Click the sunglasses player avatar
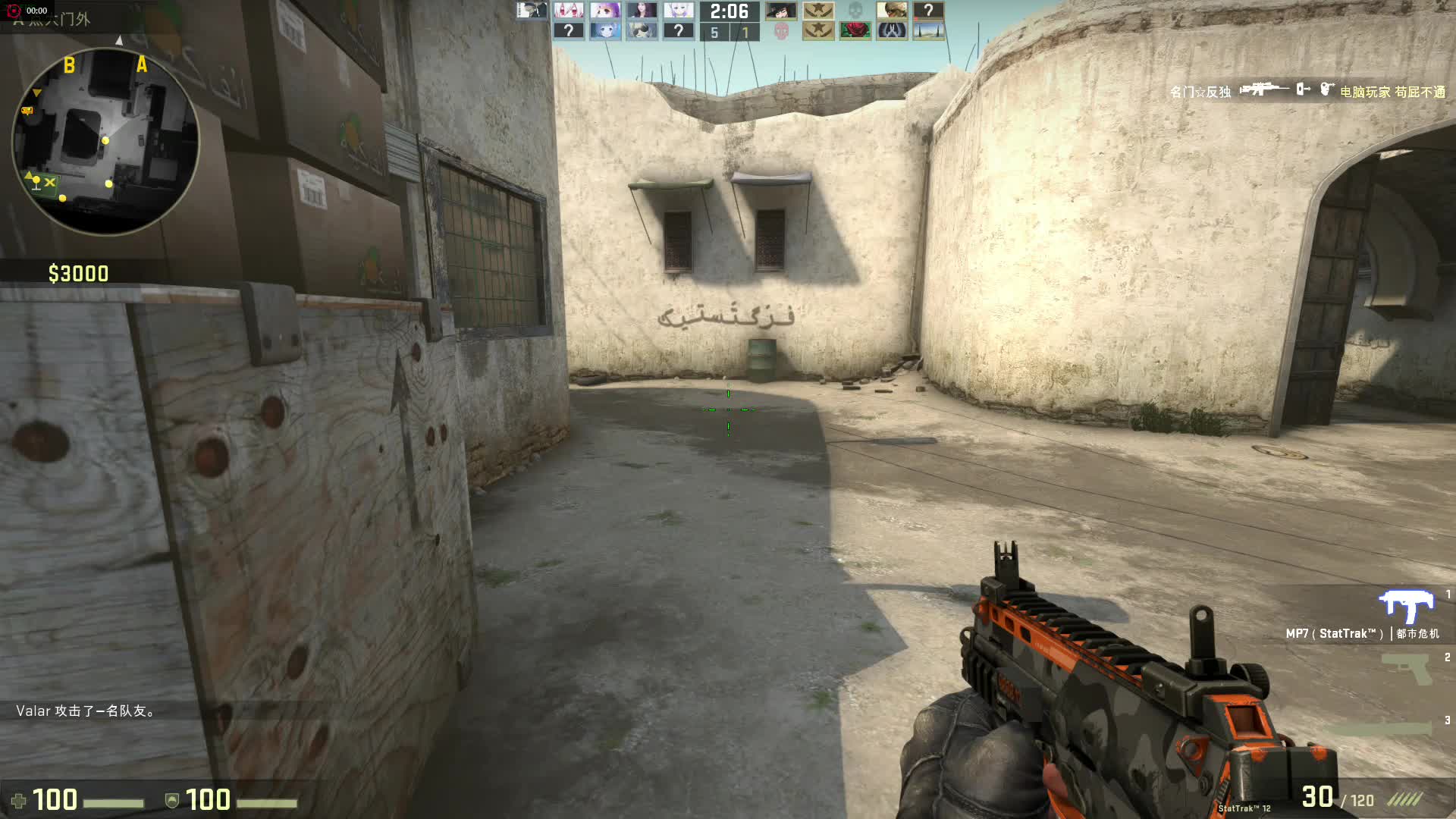Image resolution: width=1456 pixels, height=819 pixels. coord(642,31)
